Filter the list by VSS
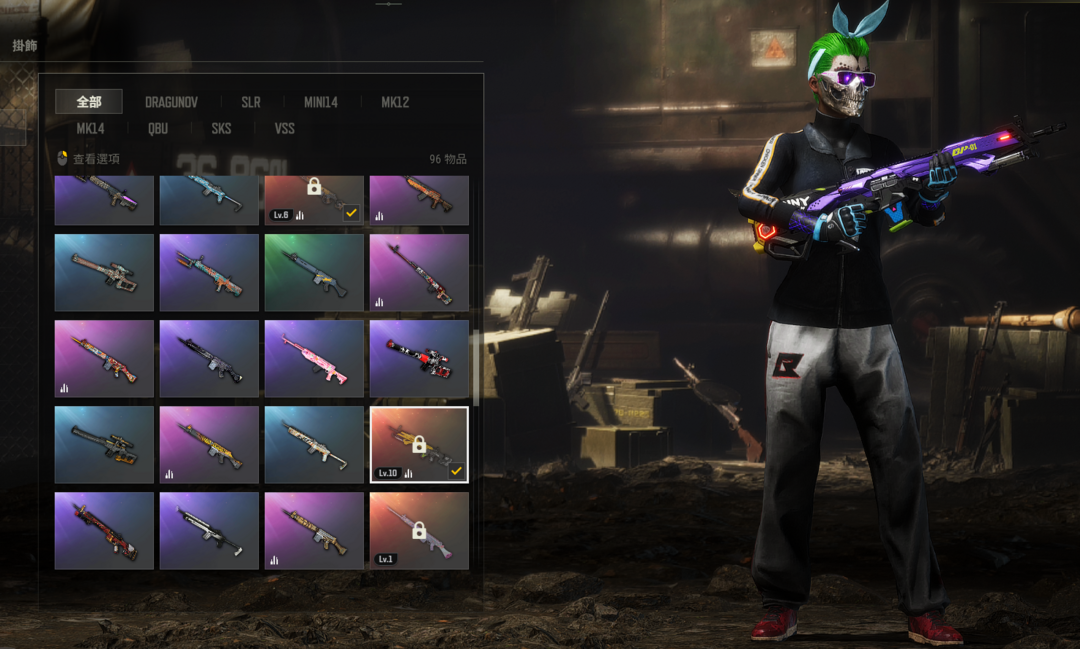Image resolution: width=1080 pixels, height=649 pixels. coord(284,128)
